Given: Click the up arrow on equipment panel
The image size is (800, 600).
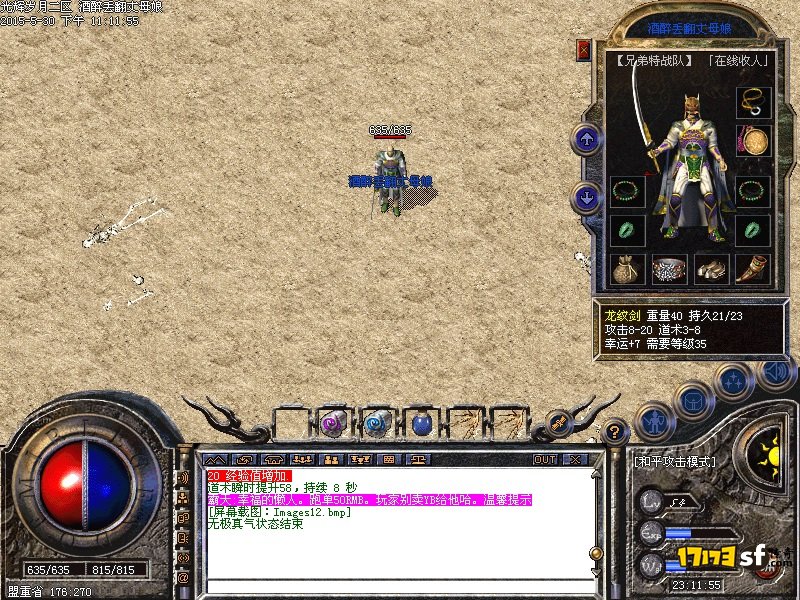Looking at the screenshot, I should (x=587, y=139).
